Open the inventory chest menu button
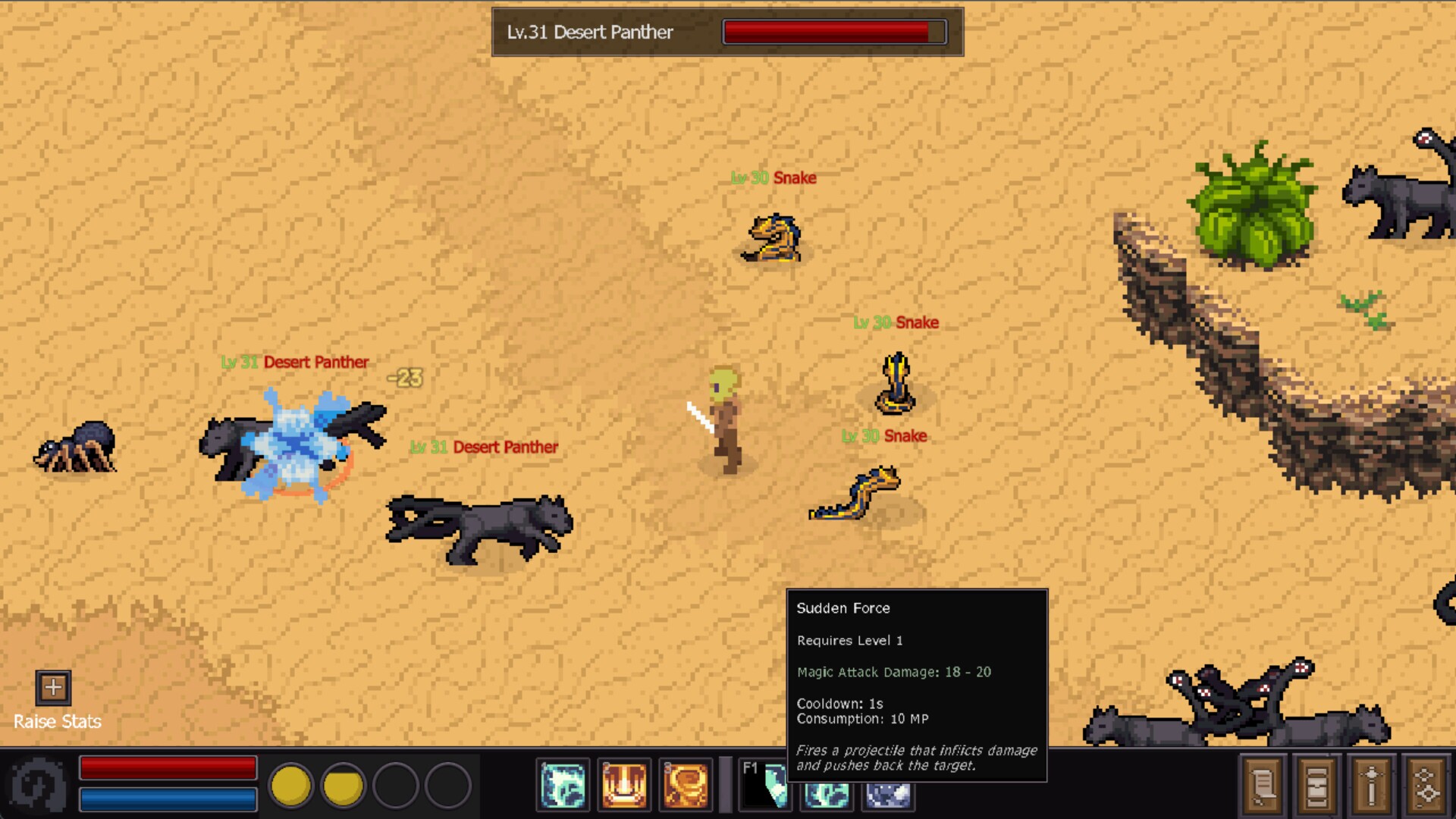Screen dimensions: 1456x819 pyautogui.click(x=1317, y=785)
